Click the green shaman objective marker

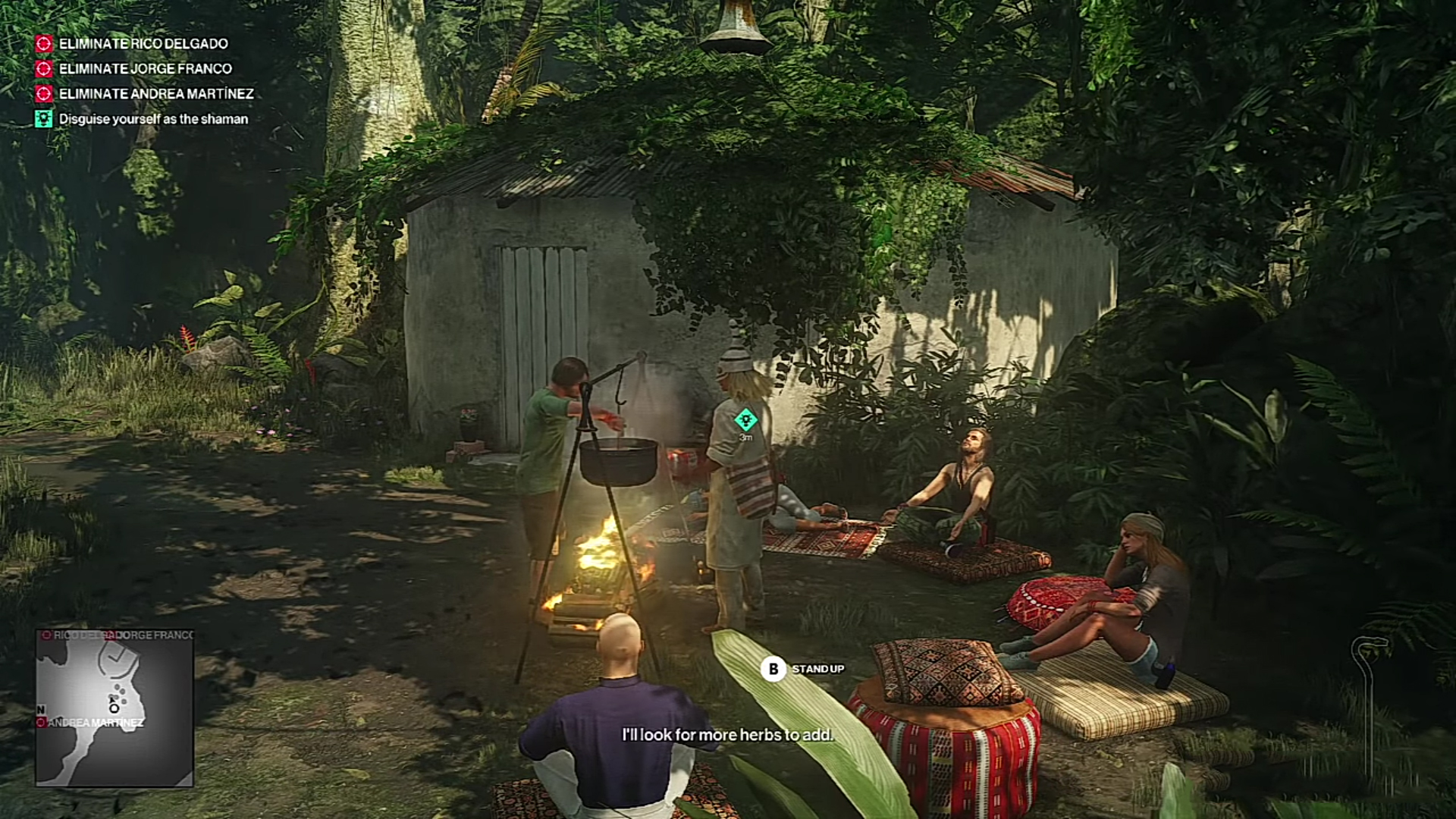point(745,419)
